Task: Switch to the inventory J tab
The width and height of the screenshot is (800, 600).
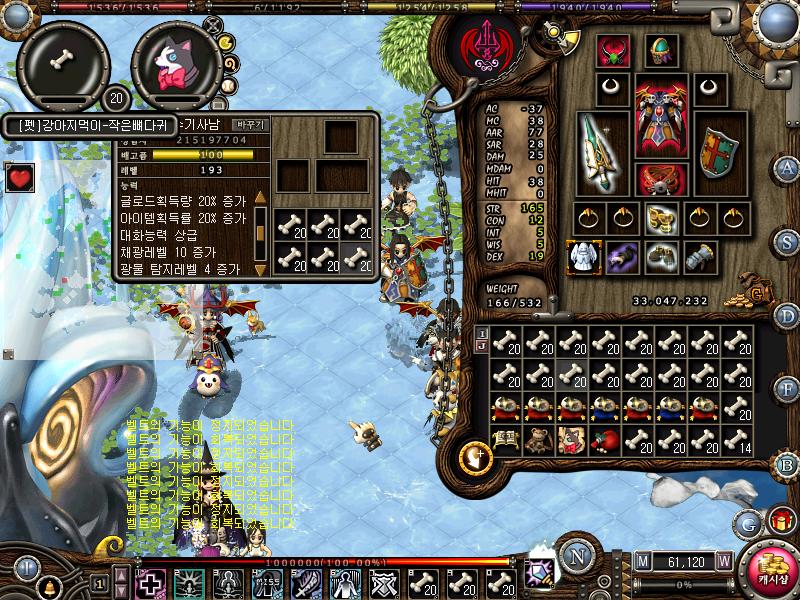Action: click(482, 348)
